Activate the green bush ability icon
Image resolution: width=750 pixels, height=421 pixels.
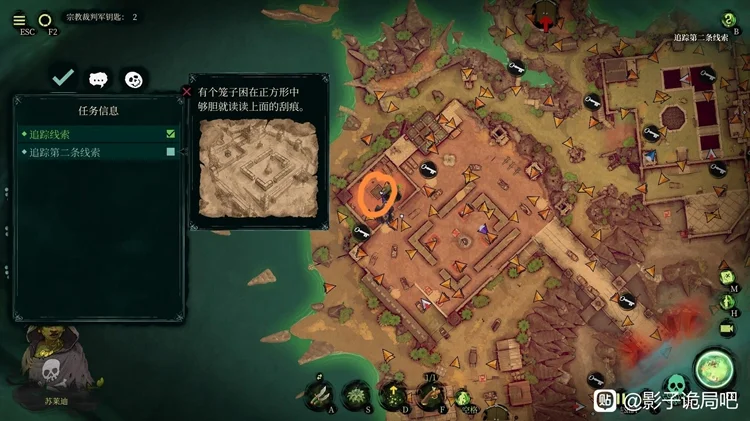pyautogui.click(x=356, y=394)
